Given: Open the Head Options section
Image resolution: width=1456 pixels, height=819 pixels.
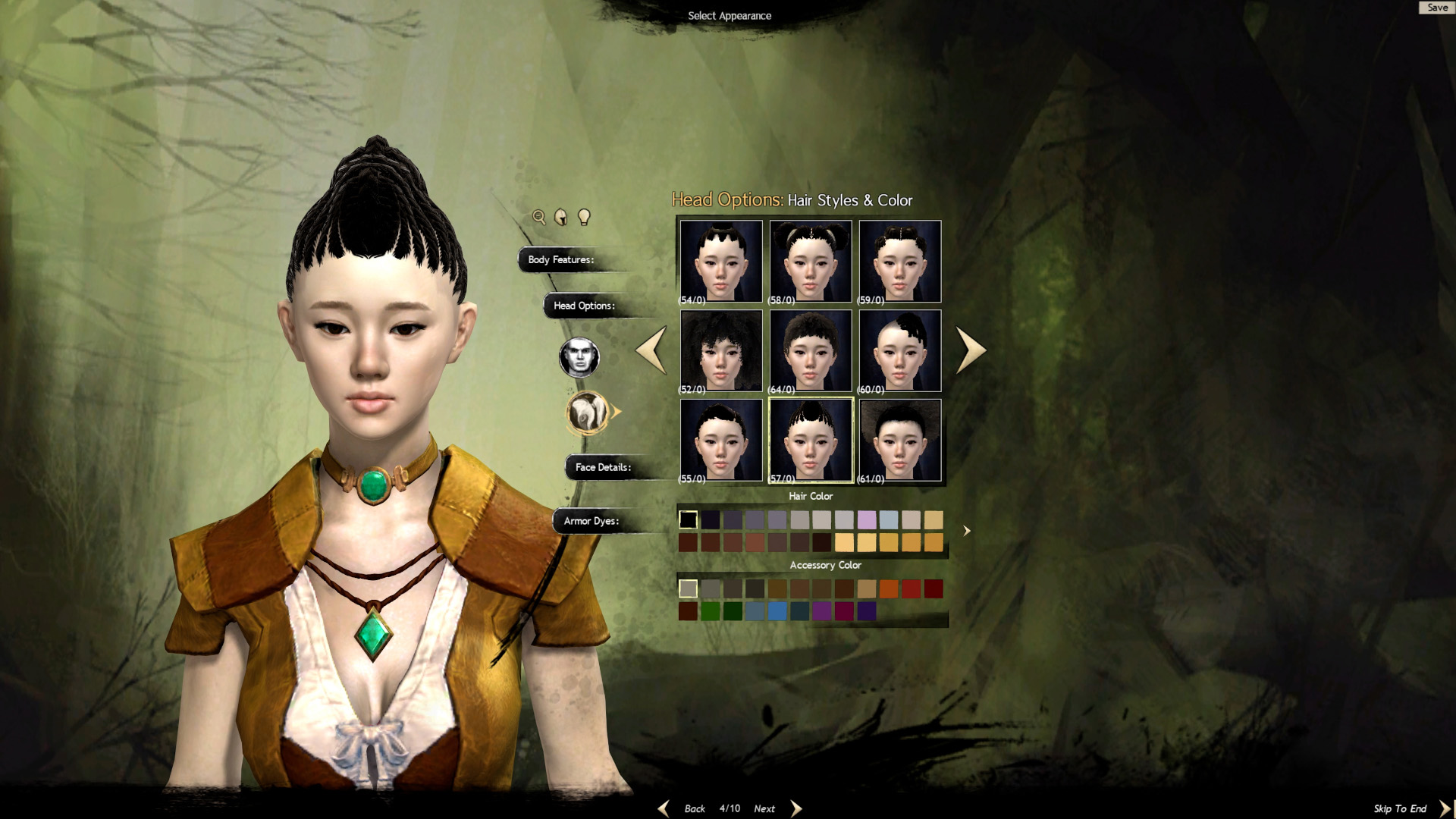Looking at the screenshot, I should (584, 306).
